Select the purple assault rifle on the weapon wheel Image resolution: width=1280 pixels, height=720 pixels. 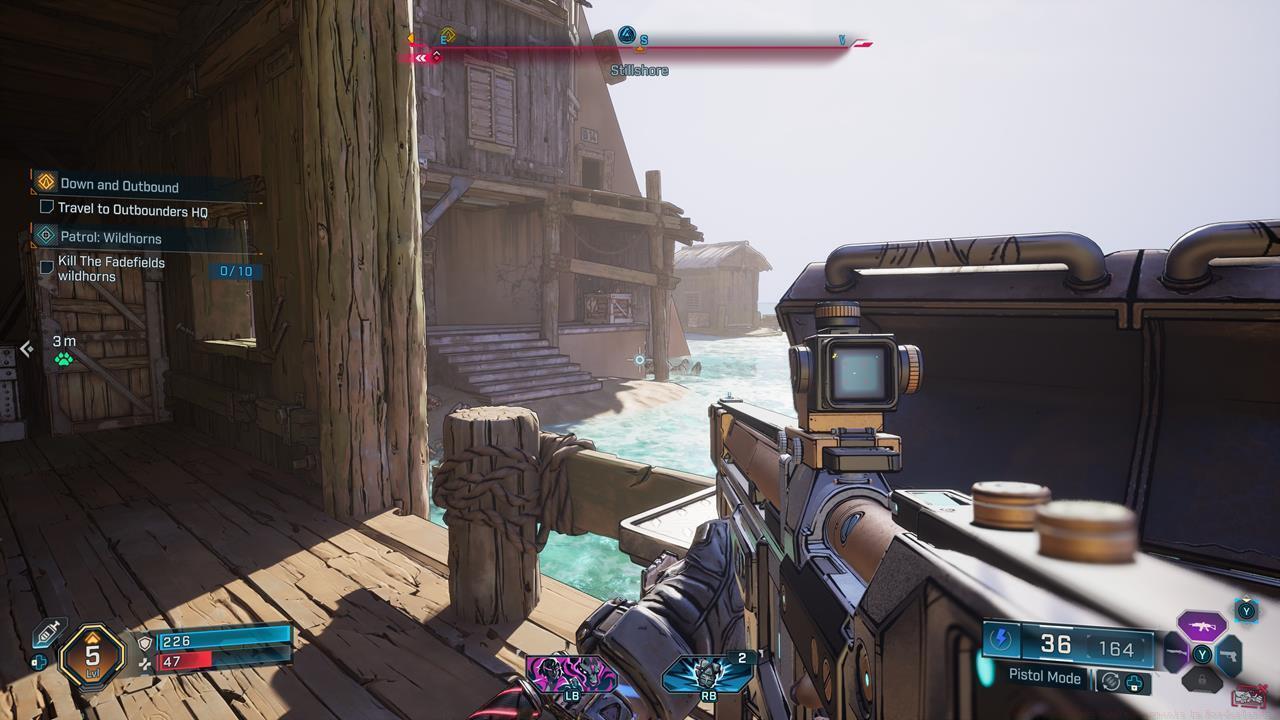click(1202, 627)
